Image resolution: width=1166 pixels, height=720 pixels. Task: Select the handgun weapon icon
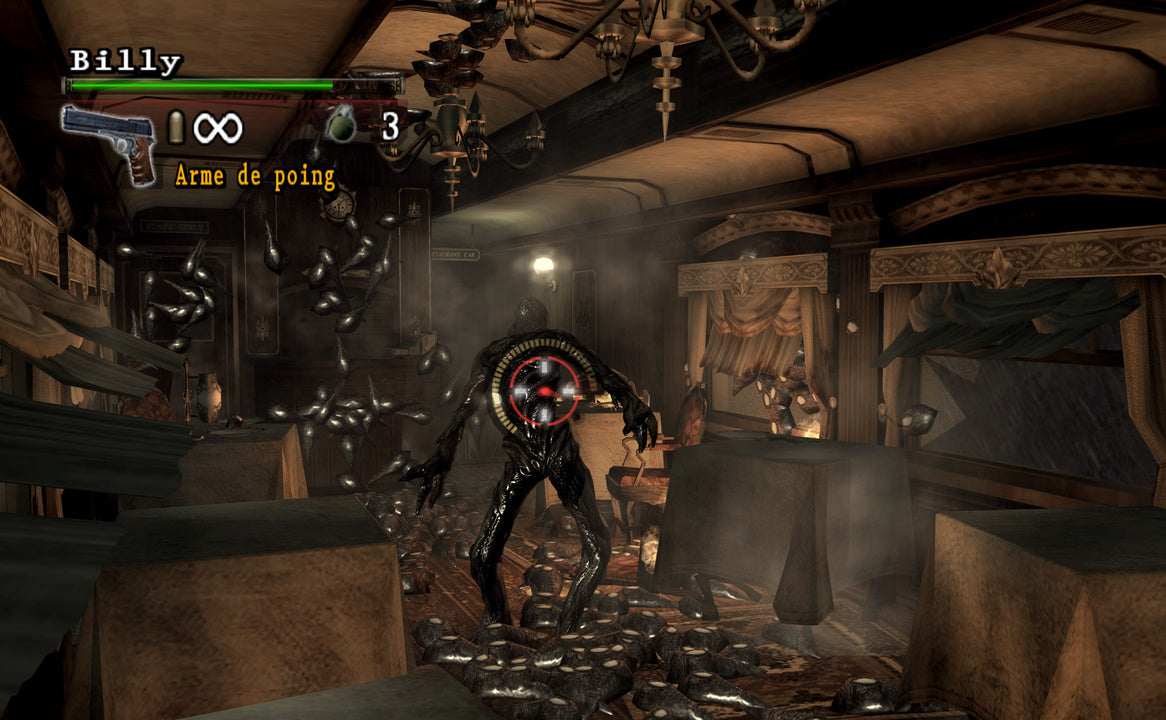tap(108, 140)
